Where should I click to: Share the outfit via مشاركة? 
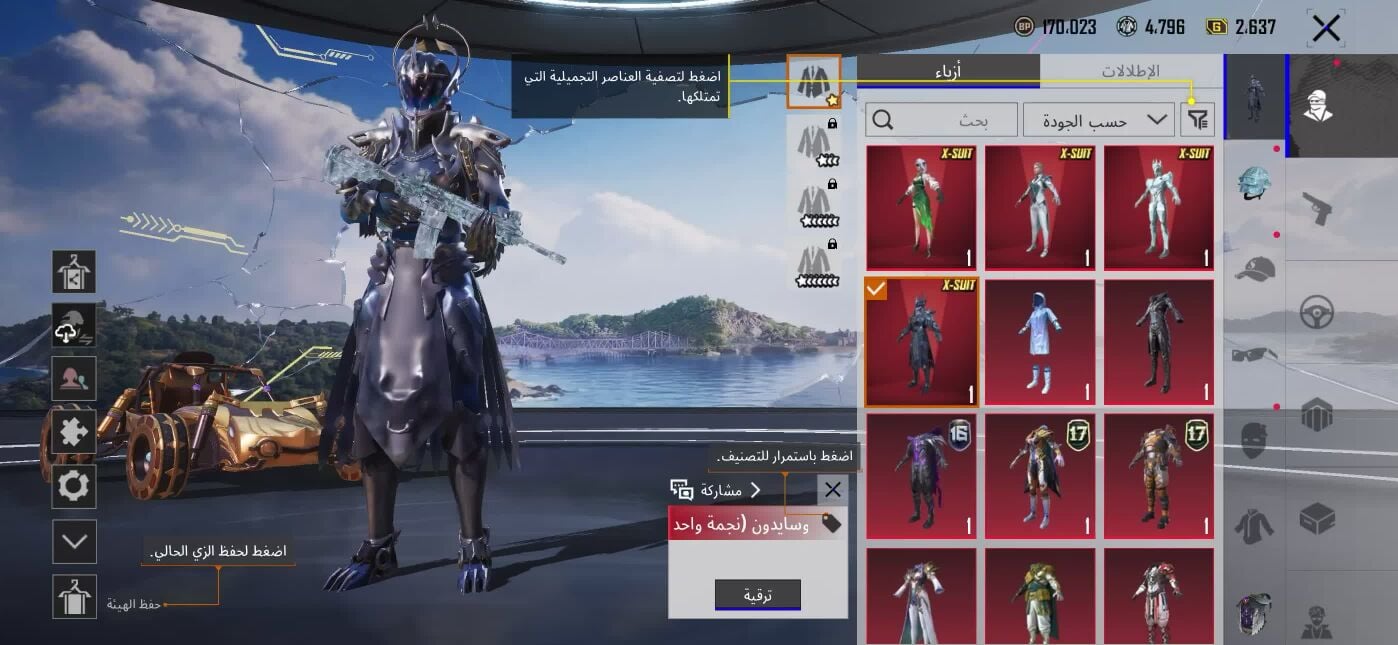click(716, 490)
